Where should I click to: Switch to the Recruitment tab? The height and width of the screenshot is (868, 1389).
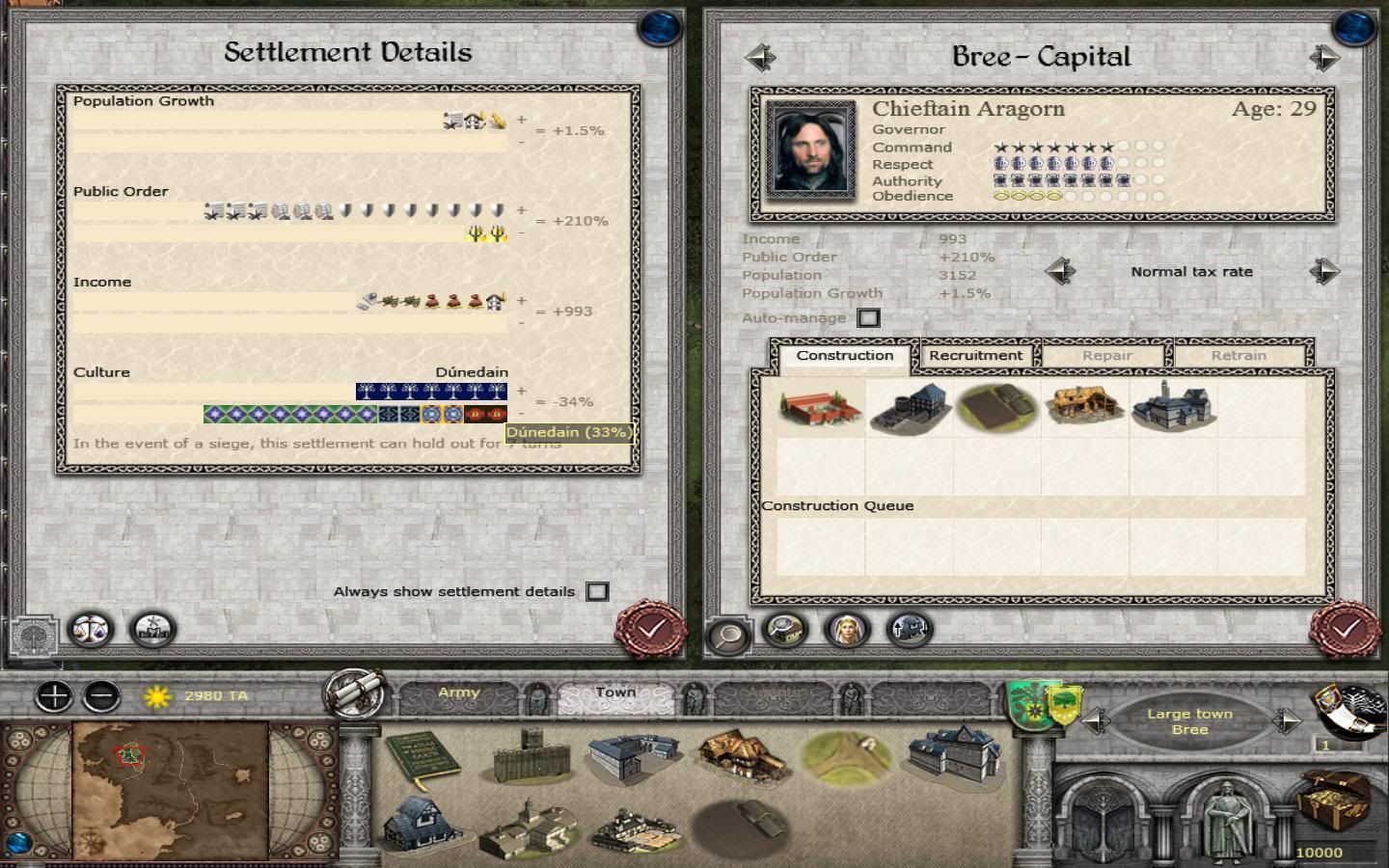click(x=975, y=356)
